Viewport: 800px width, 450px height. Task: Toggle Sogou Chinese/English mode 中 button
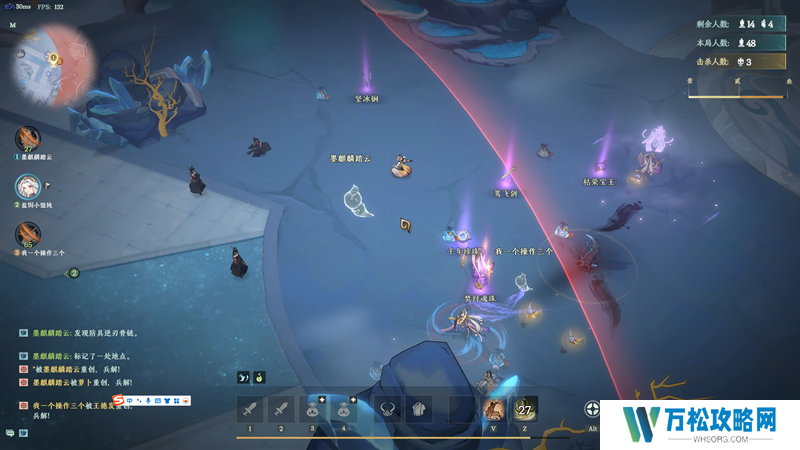130,400
